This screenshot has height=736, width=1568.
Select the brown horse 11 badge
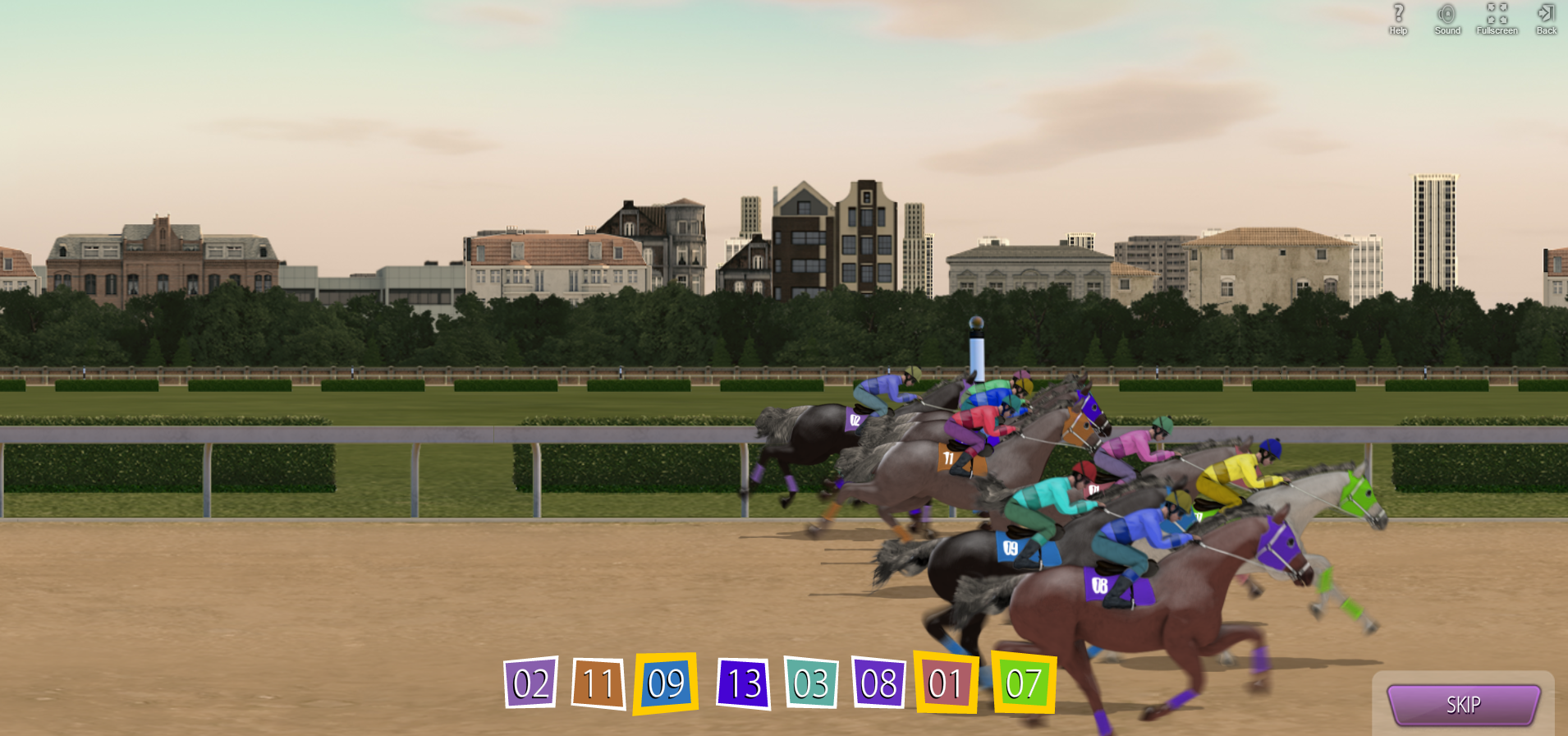[598, 683]
